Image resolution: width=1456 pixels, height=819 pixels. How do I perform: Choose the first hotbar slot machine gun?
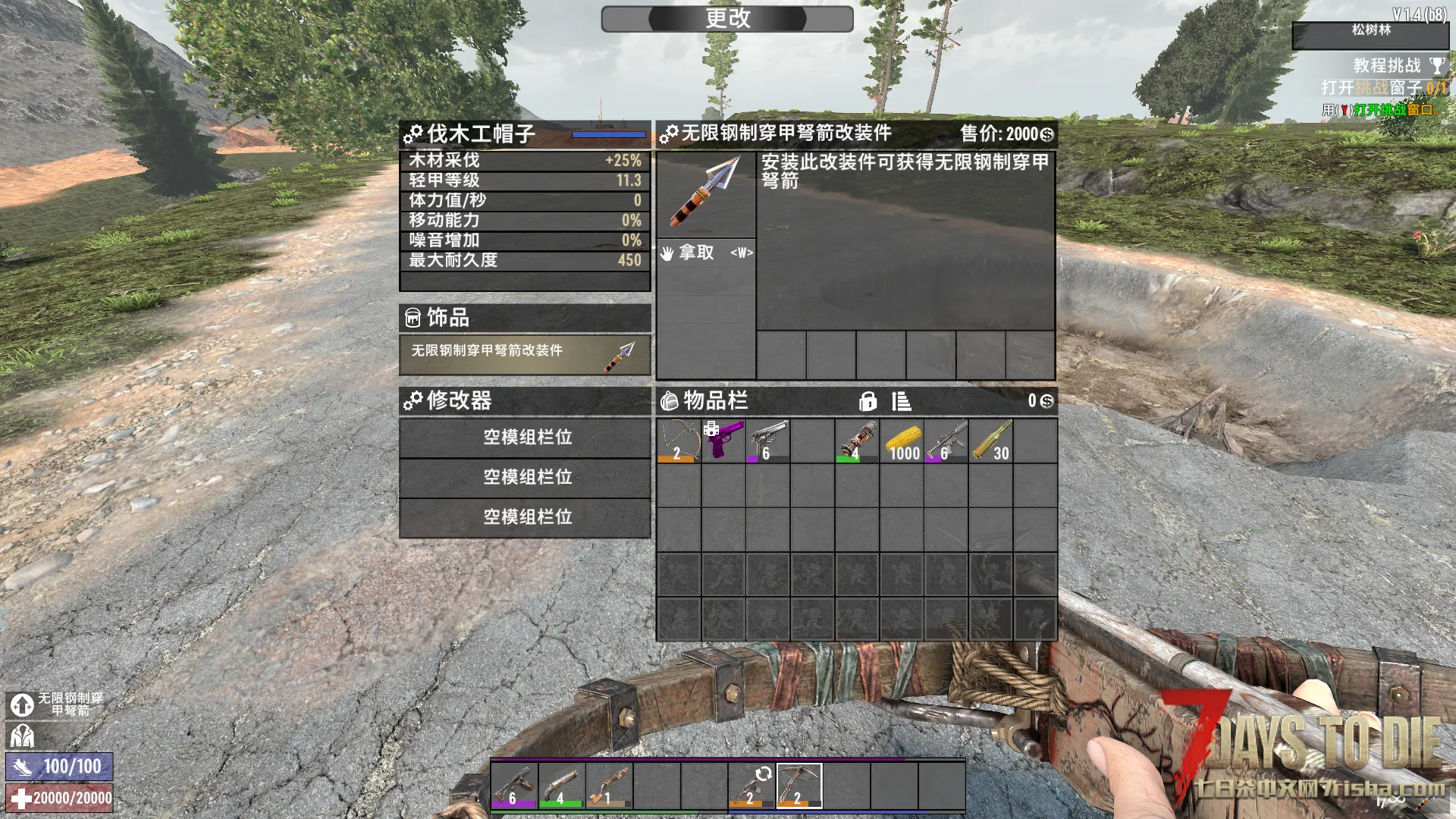(513, 785)
